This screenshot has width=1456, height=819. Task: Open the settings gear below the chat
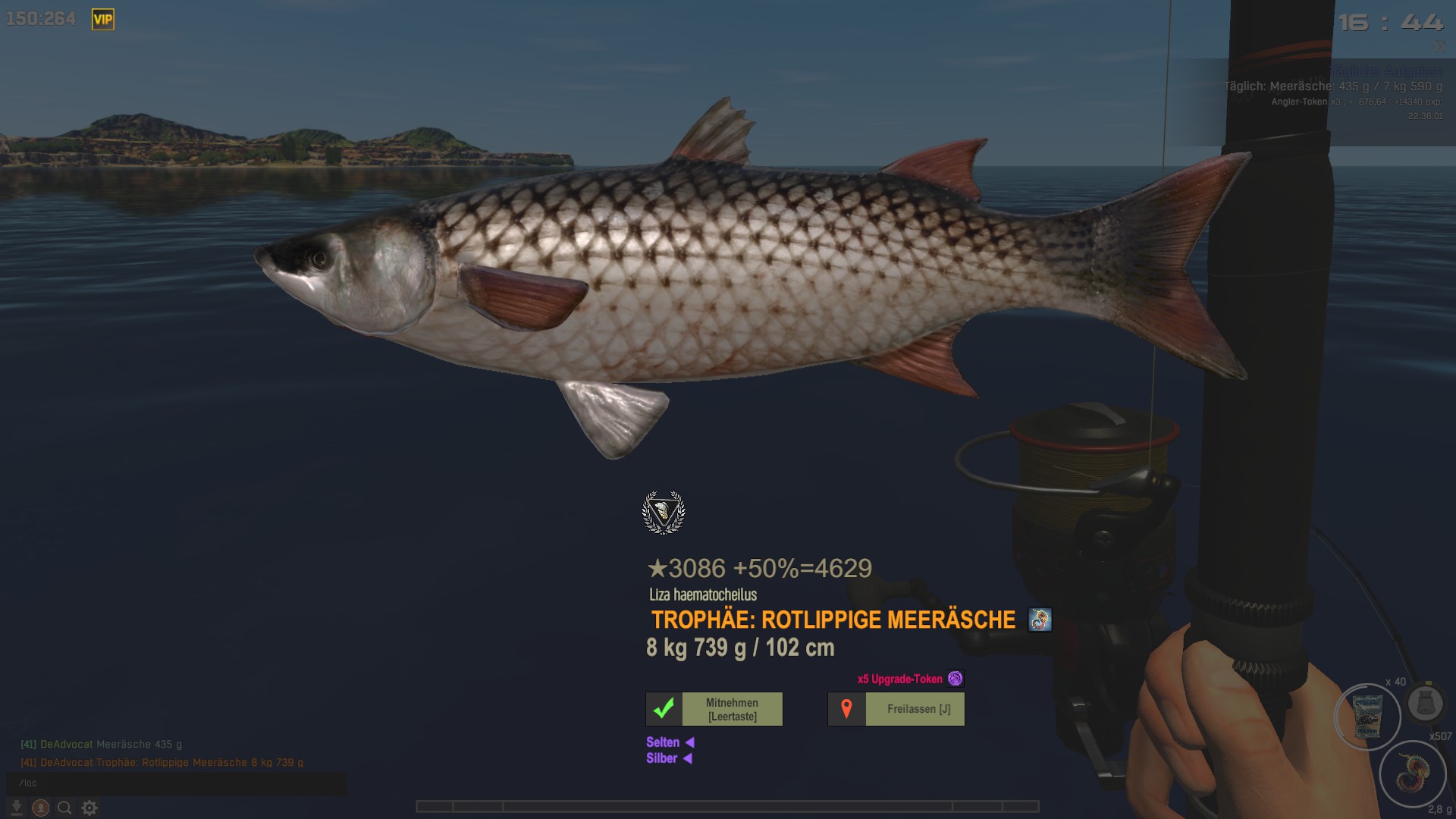89,808
